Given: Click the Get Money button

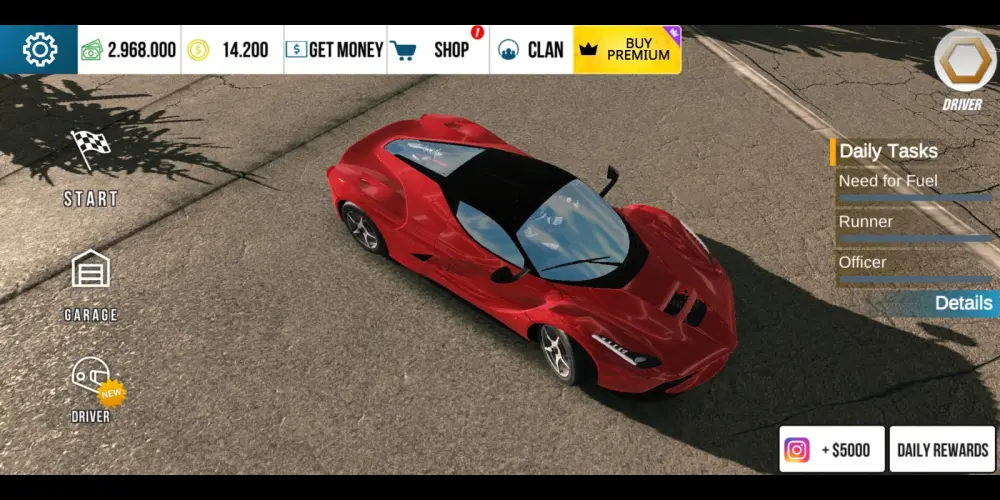Looking at the screenshot, I should tap(333, 49).
